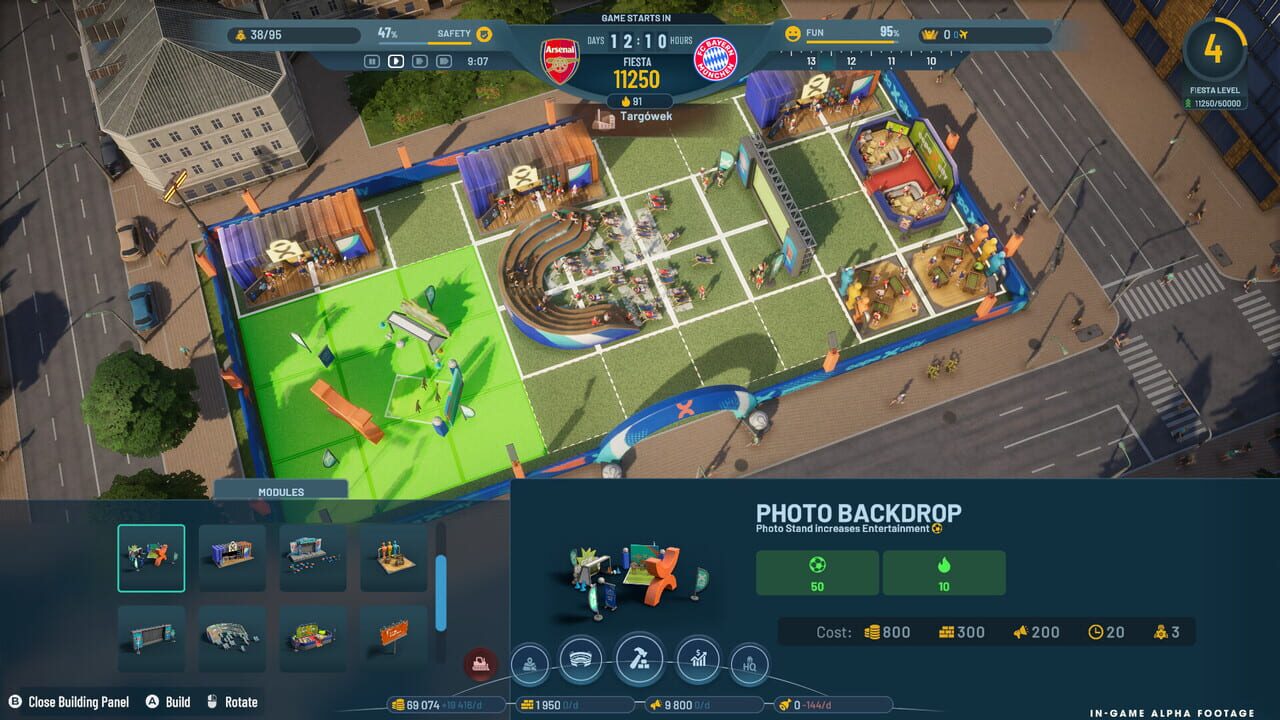This screenshot has height=720, width=1280.
Task: Pause the game simulation
Action: [x=372, y=60]
